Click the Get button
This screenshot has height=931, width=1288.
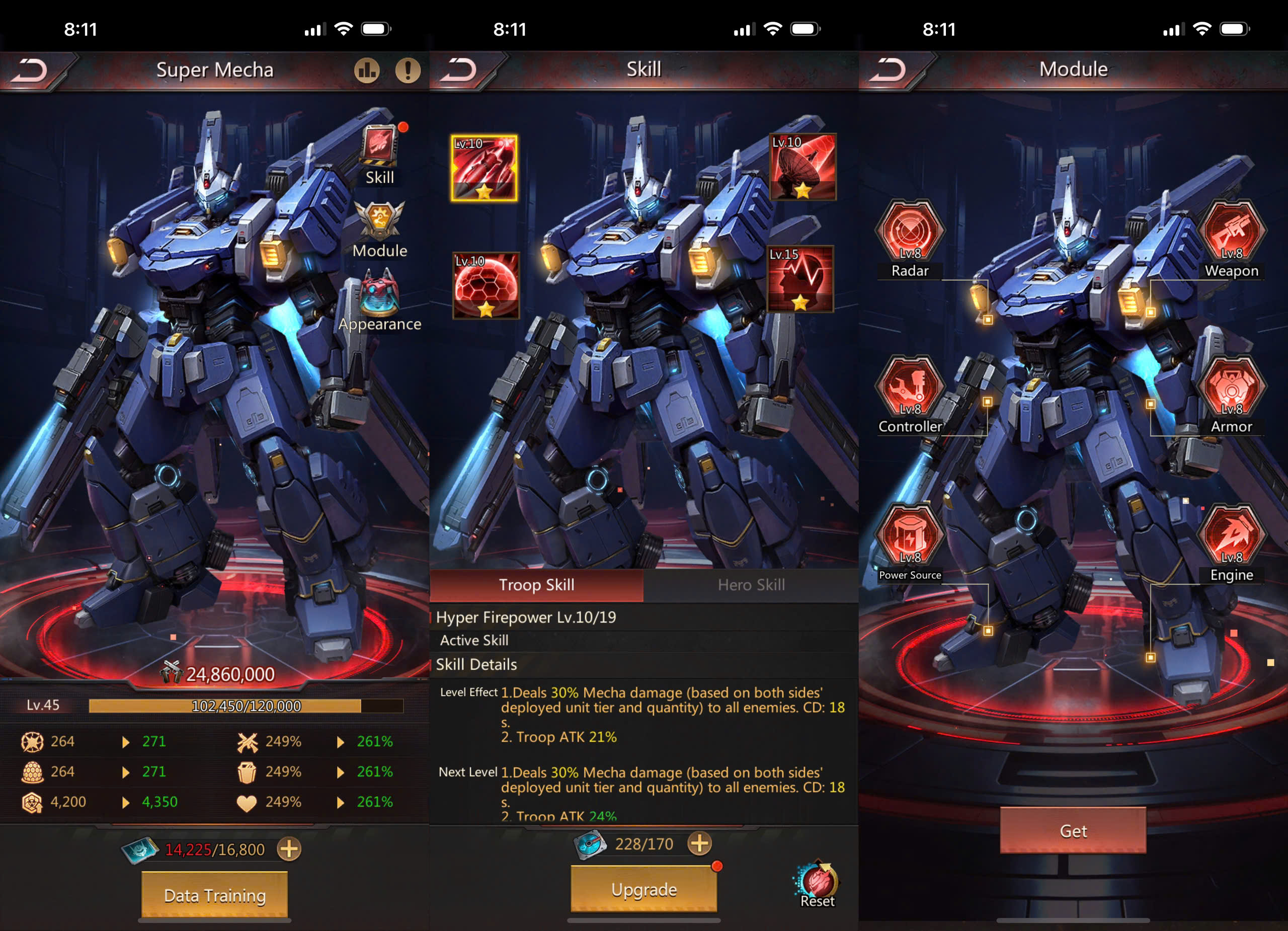click(1073, 830)
